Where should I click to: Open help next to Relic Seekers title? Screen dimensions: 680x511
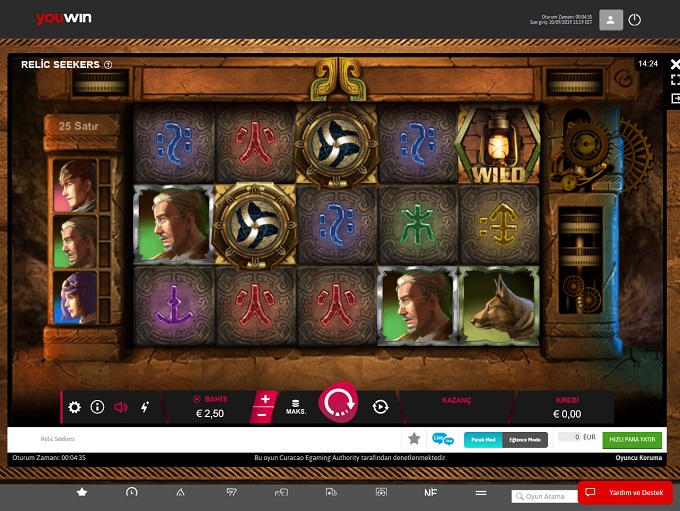pyautogui.click(x=108, y=65)
